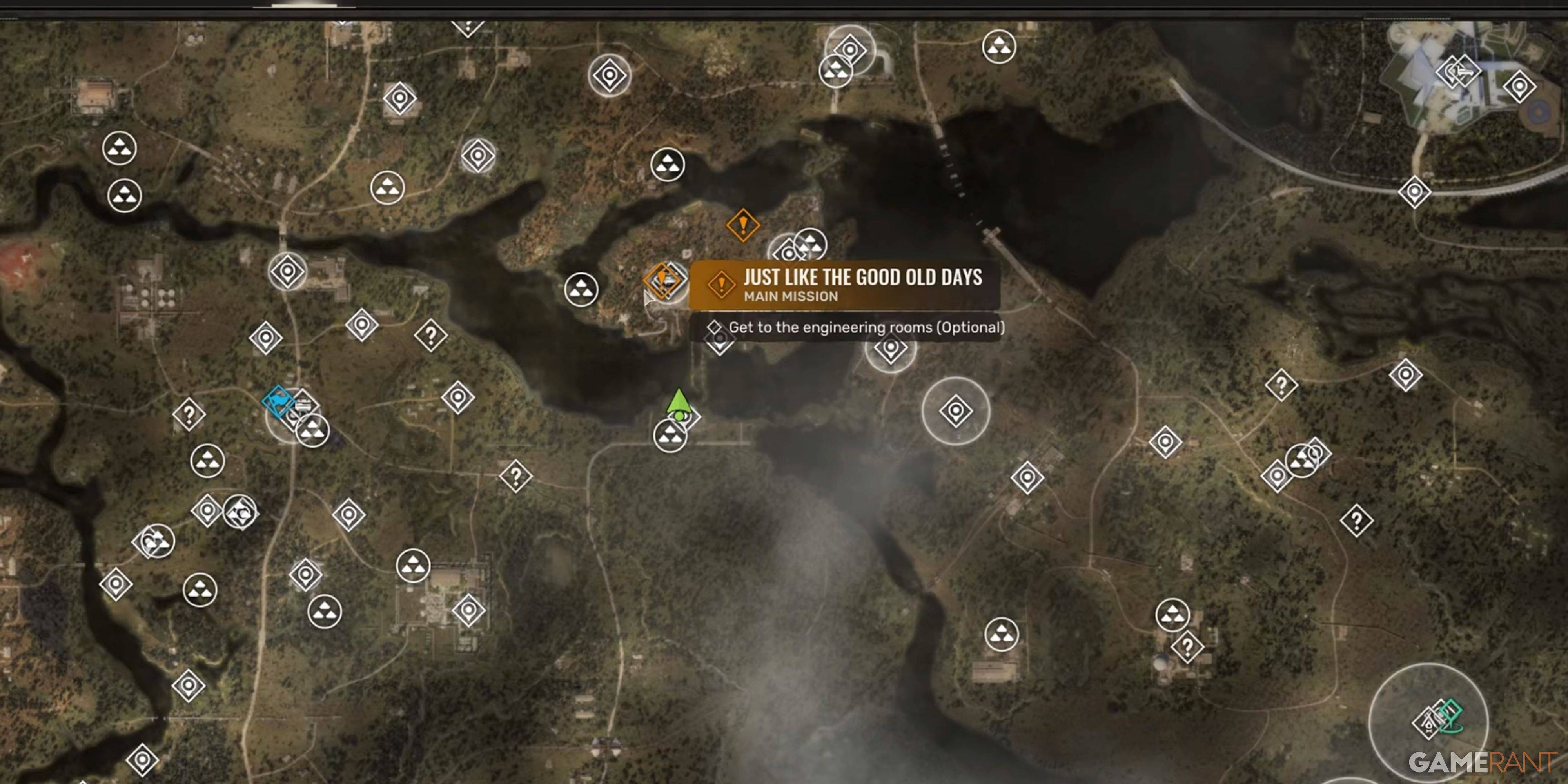The height and width of the screenshot is (784, 1568).
Task: Select the 'Just Like the Good Old Days' mission banner
Action: point(845,285)
